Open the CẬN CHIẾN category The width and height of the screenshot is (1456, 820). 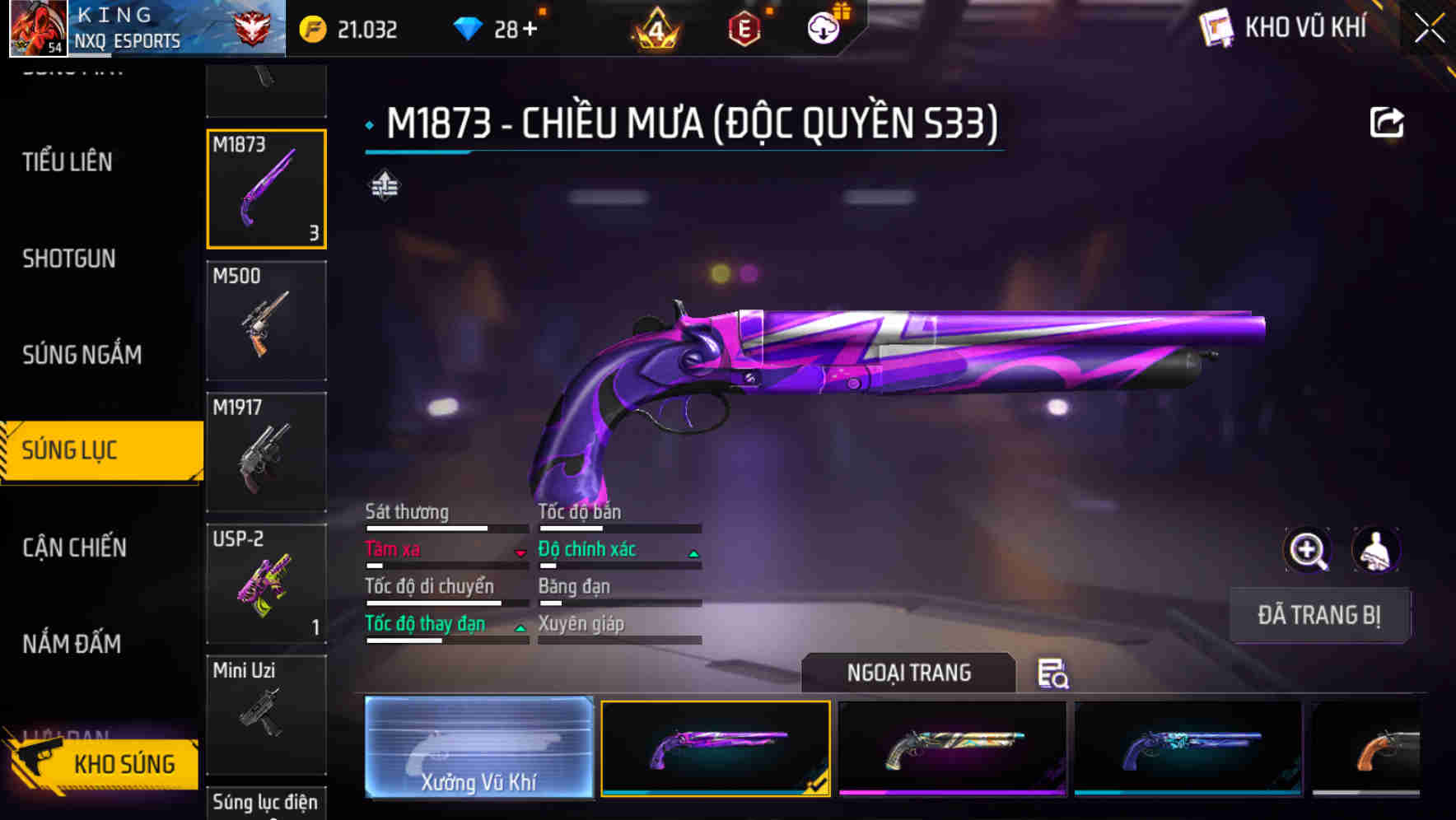pos(73,547)
